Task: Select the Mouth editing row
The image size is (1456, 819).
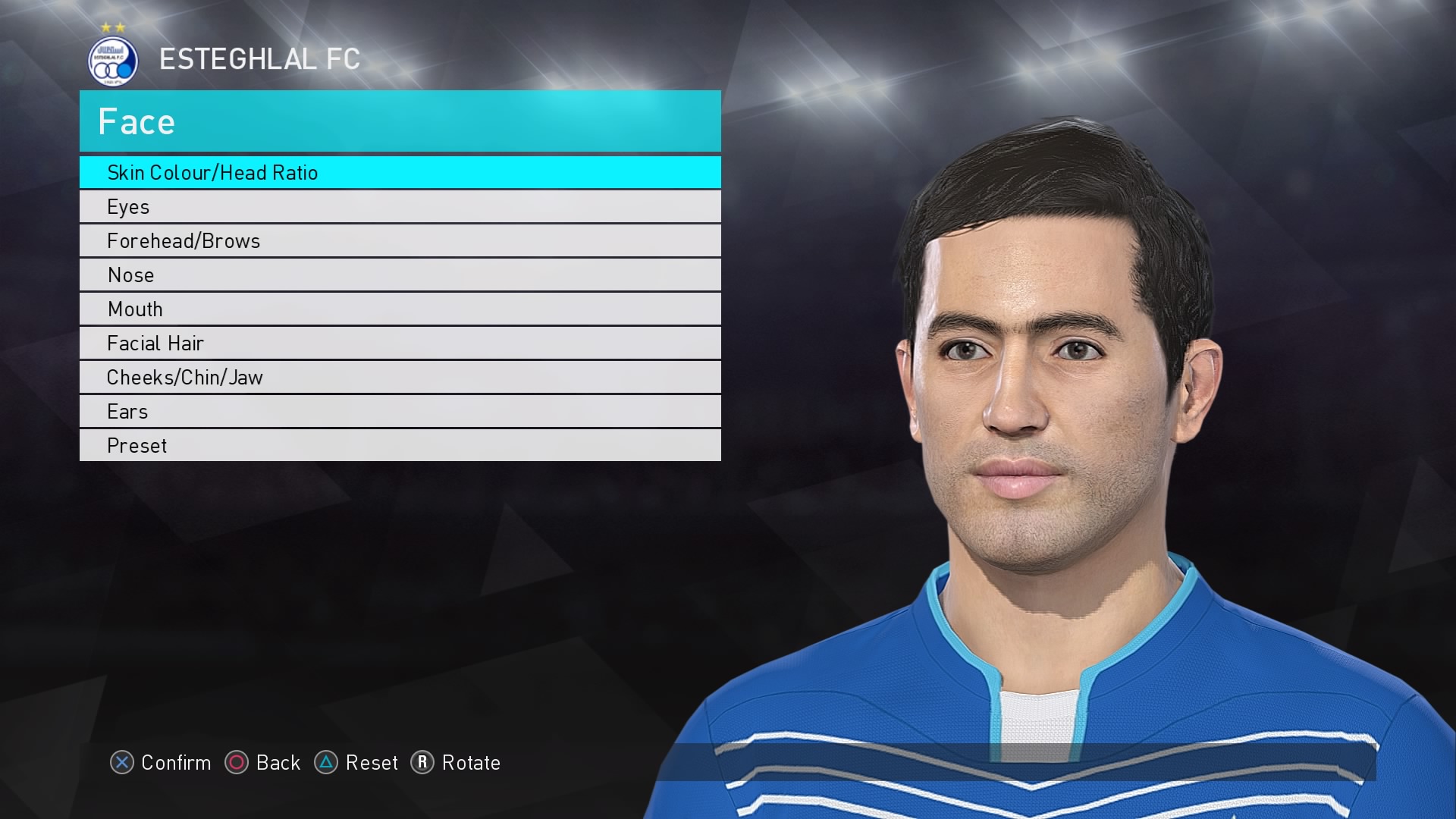Action: tap(136, 309)
